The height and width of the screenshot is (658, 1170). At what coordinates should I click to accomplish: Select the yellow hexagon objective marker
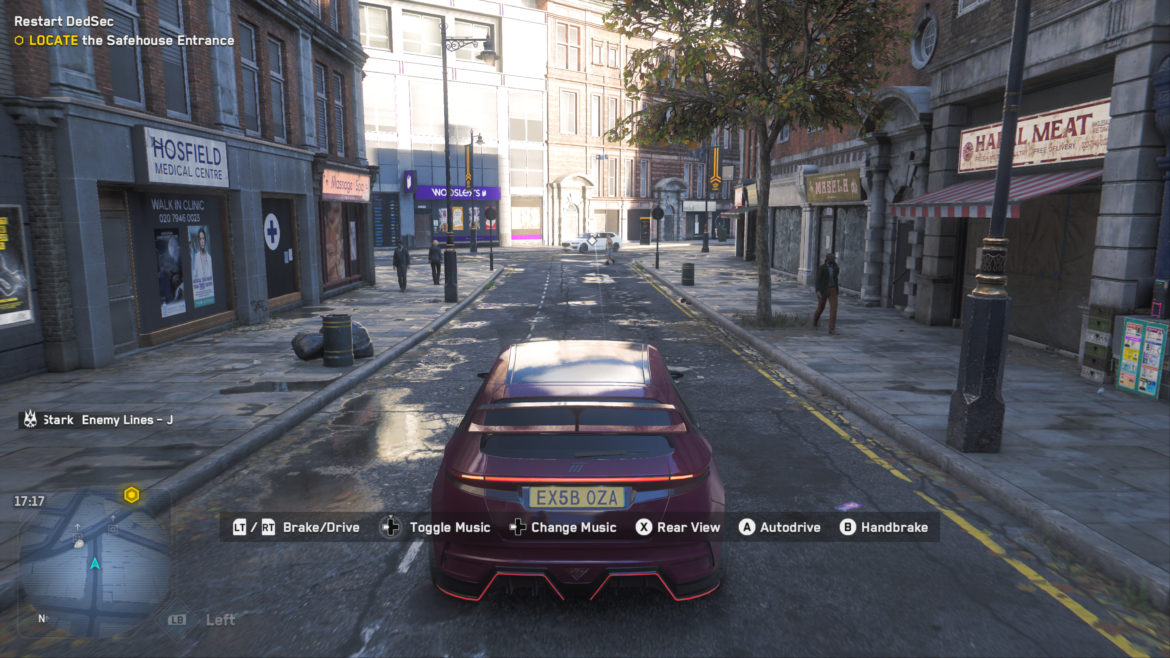click(131, 495)
